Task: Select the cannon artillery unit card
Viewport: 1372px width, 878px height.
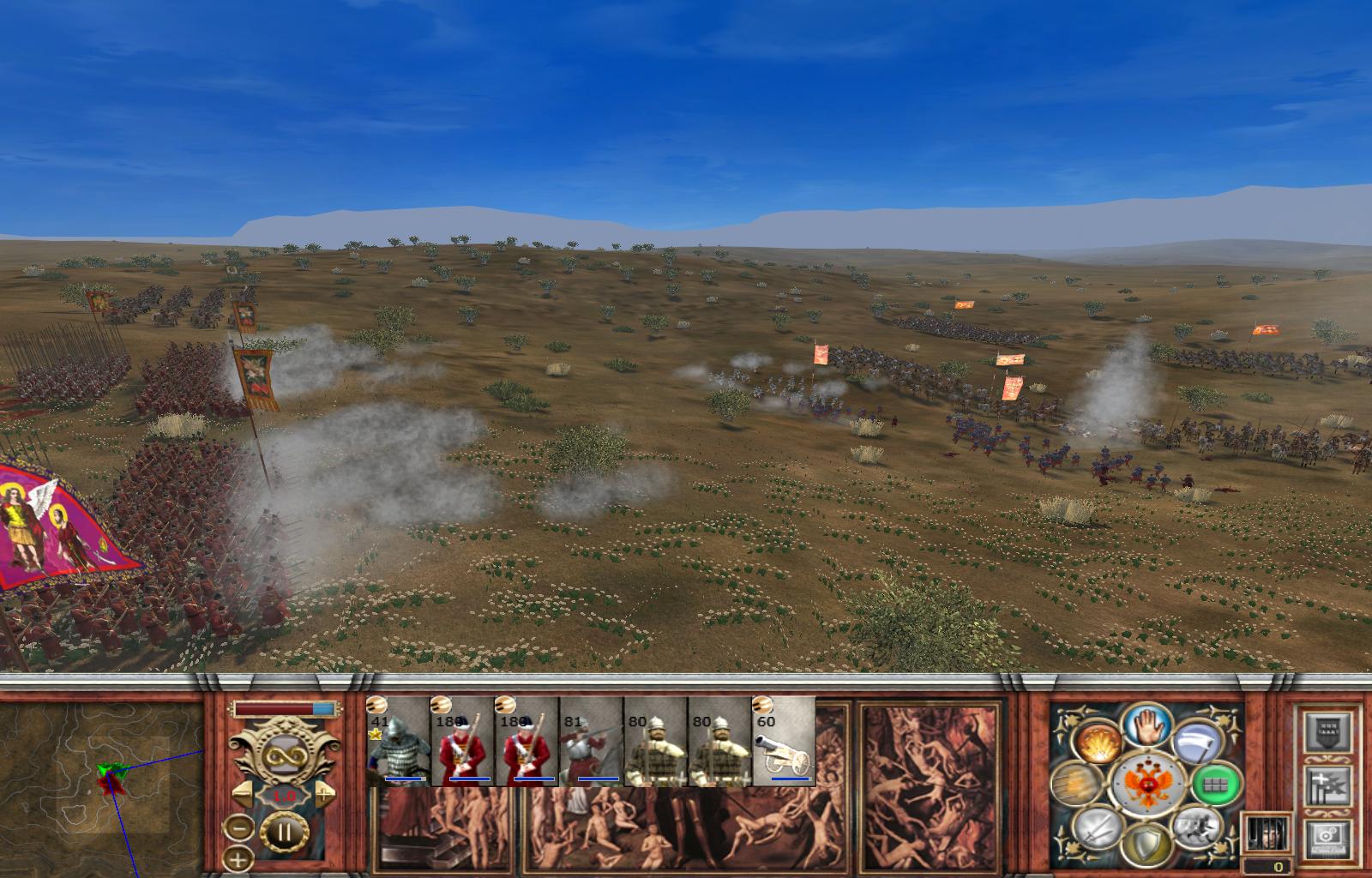Action: pos(784,742)
